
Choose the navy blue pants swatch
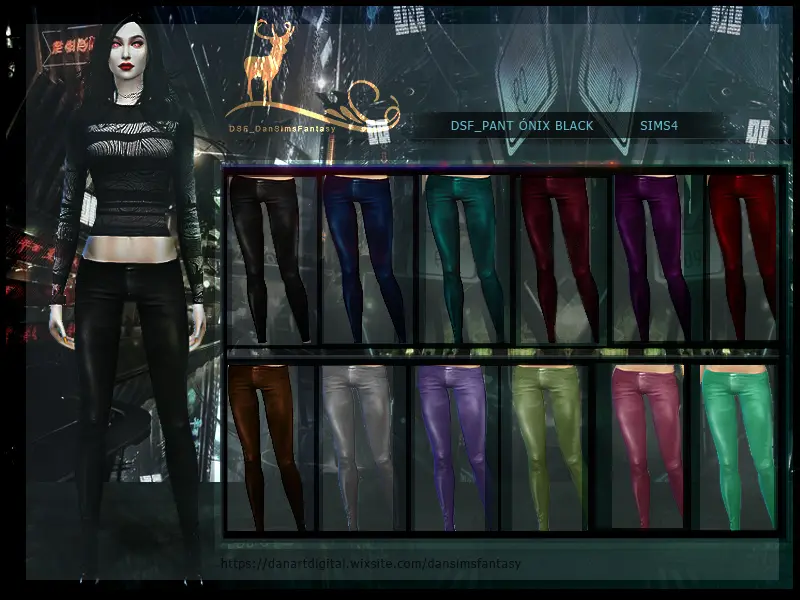pos(364,258)
